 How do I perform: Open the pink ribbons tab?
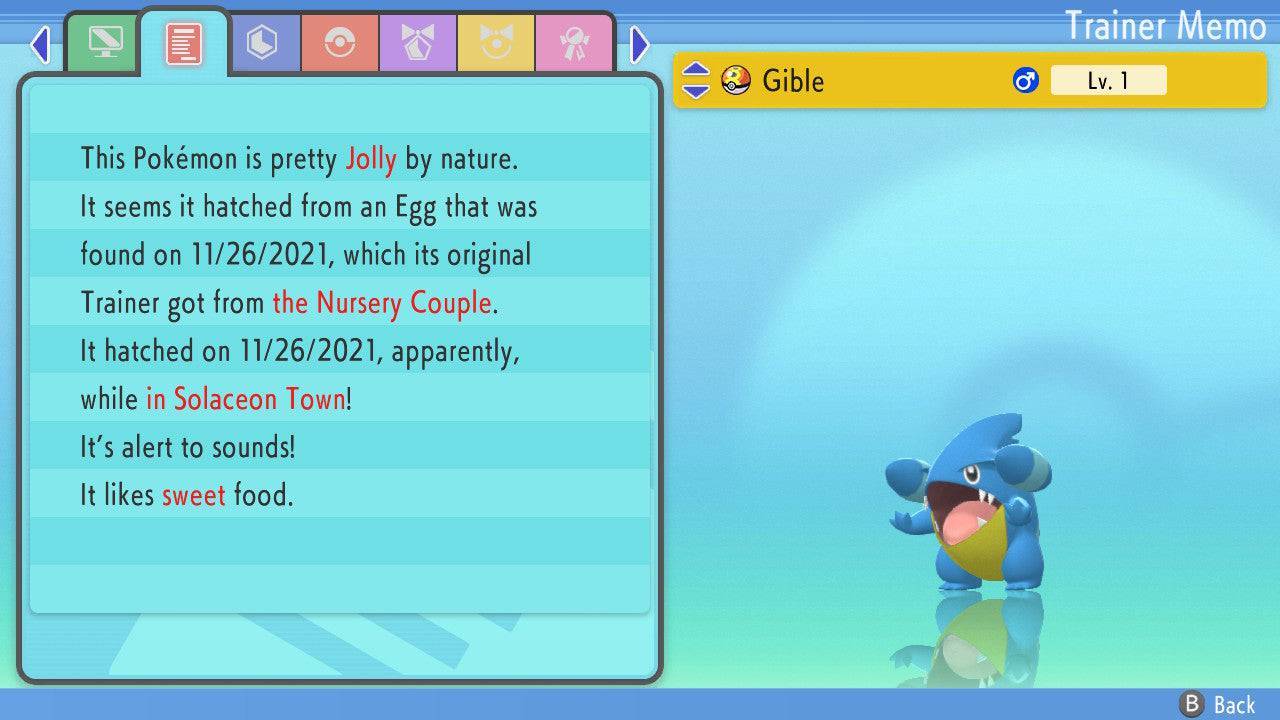click(574, 43)
